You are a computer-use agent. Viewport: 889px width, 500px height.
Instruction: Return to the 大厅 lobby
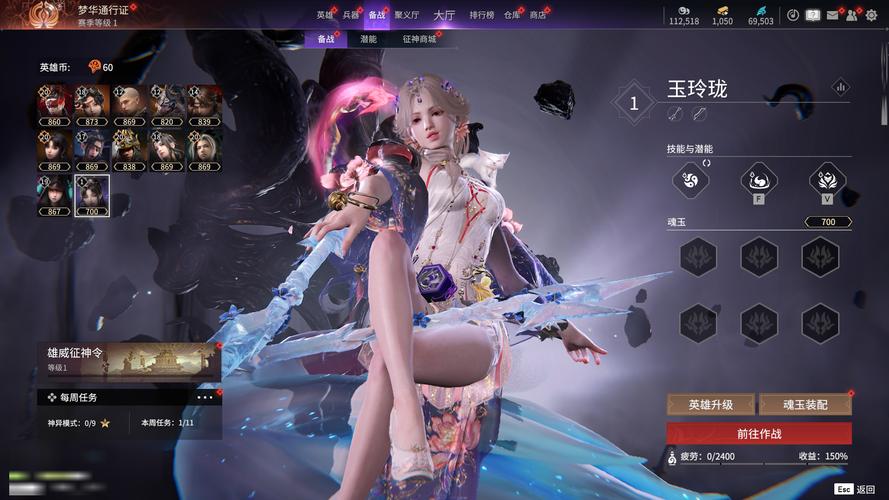point(444,15)
